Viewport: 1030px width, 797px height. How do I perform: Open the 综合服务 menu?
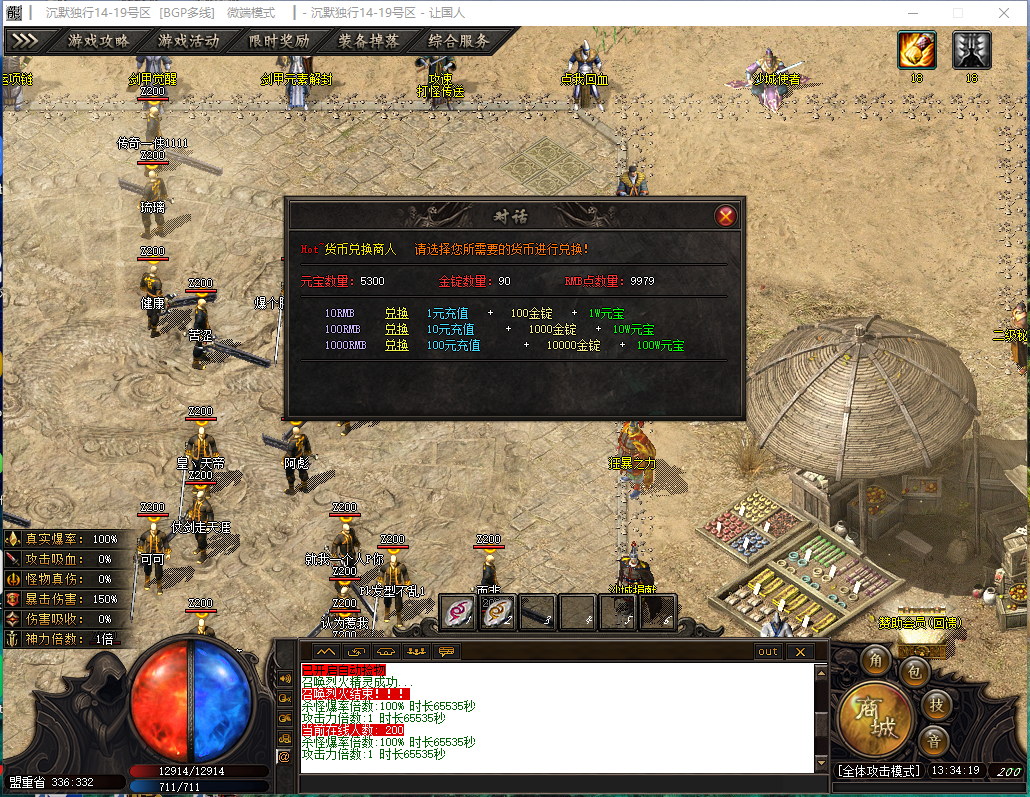pos(459,41)
